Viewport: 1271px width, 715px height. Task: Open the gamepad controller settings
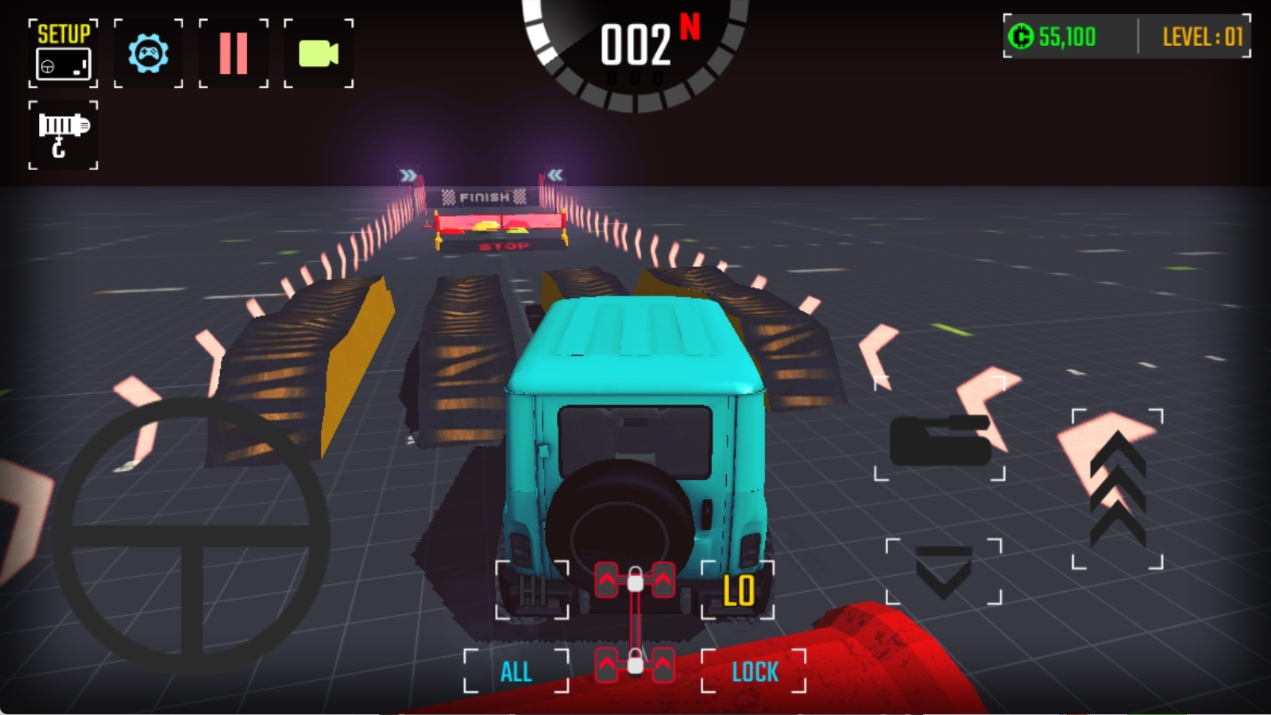tap(148, 53)
